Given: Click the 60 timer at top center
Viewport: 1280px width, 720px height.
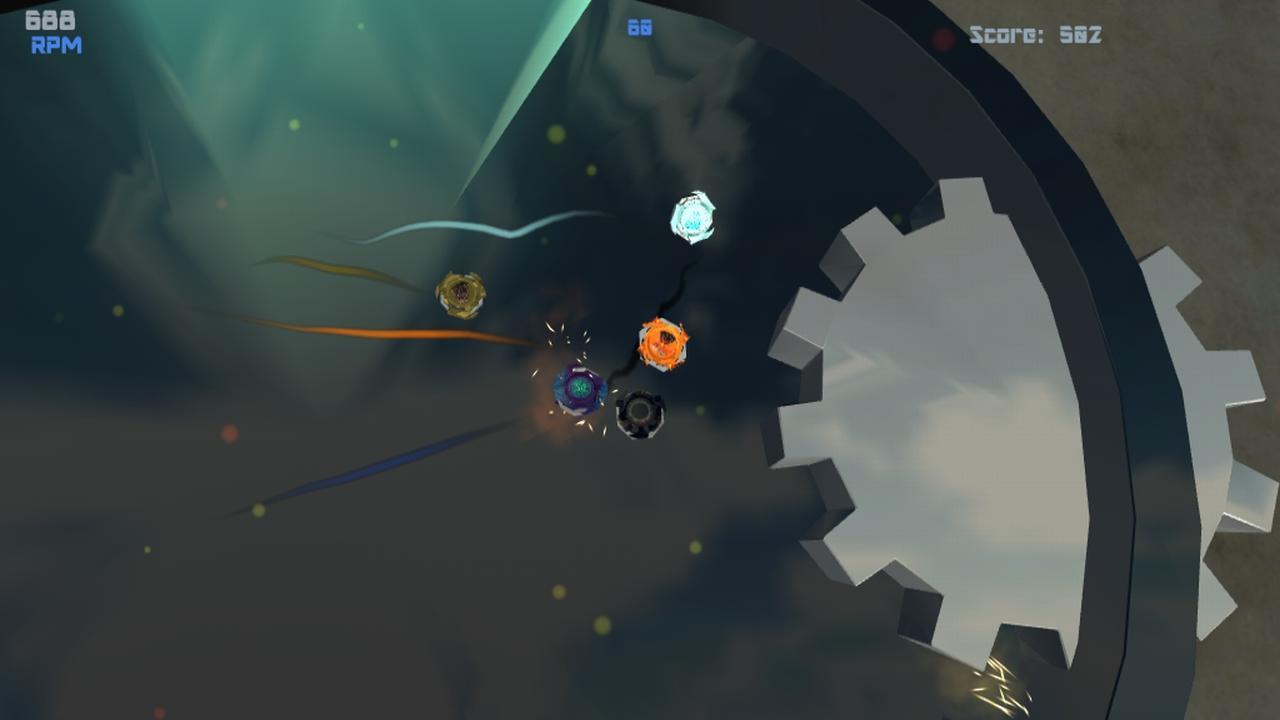Looking at the screenshot, I should pyautogui.click(x=640, y=26).
